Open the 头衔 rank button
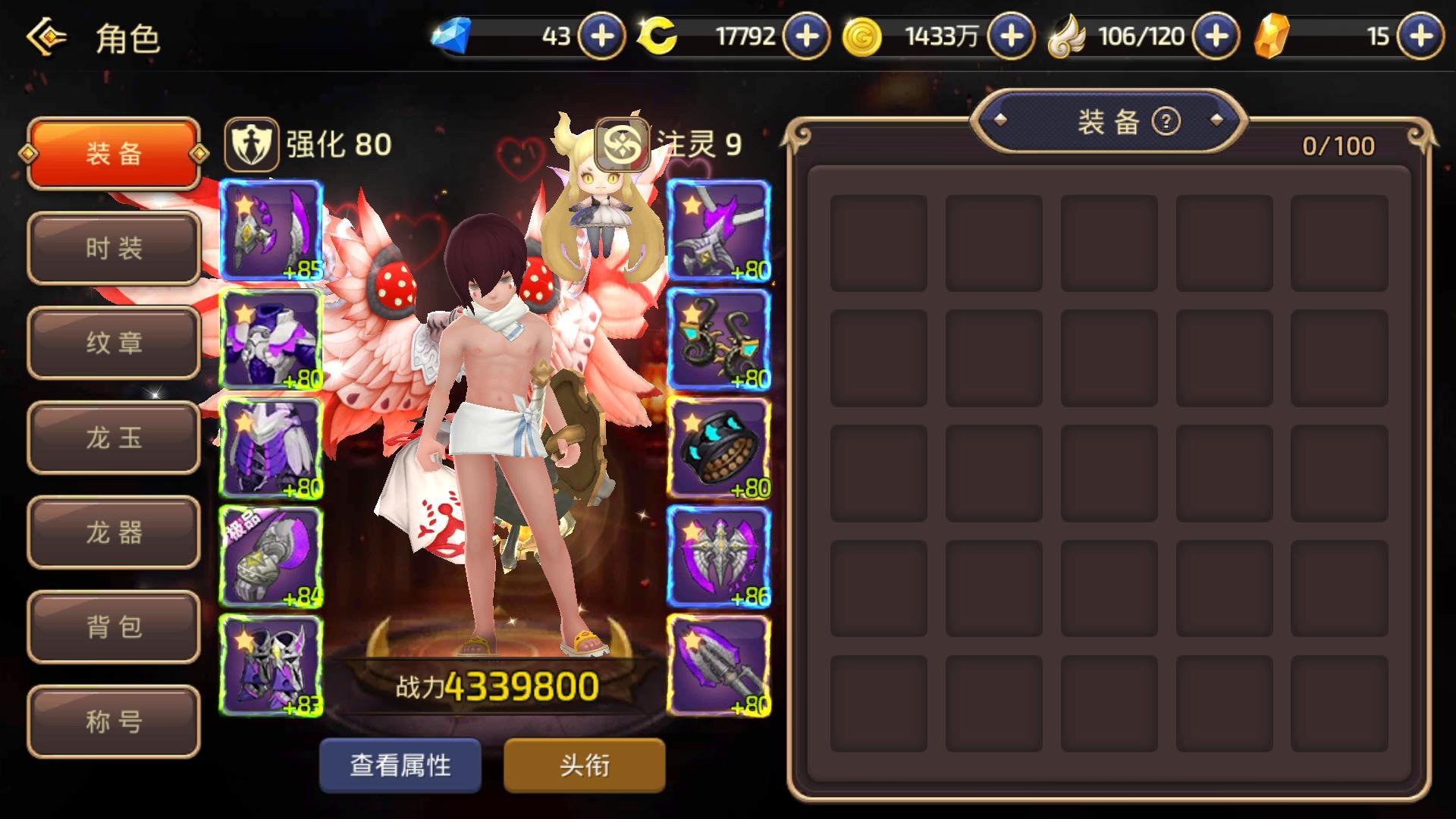1456x819 pixels. pos(585,765)
